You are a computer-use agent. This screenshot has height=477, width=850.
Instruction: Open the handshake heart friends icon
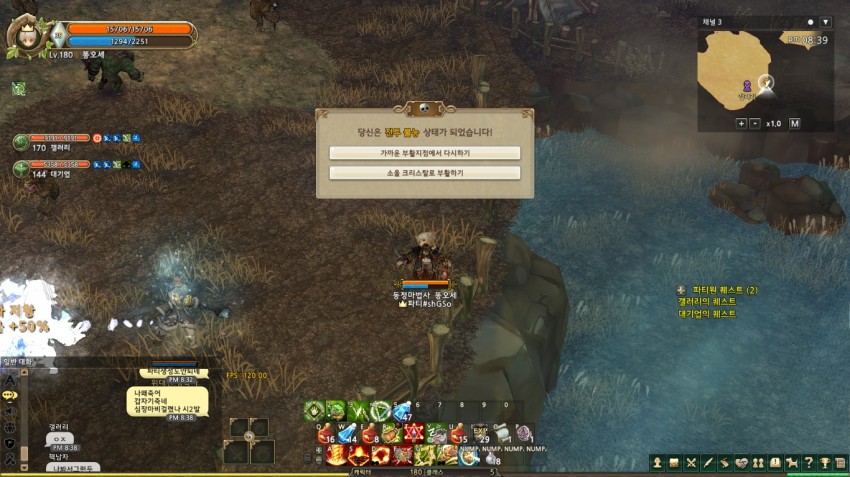[741, 462]
